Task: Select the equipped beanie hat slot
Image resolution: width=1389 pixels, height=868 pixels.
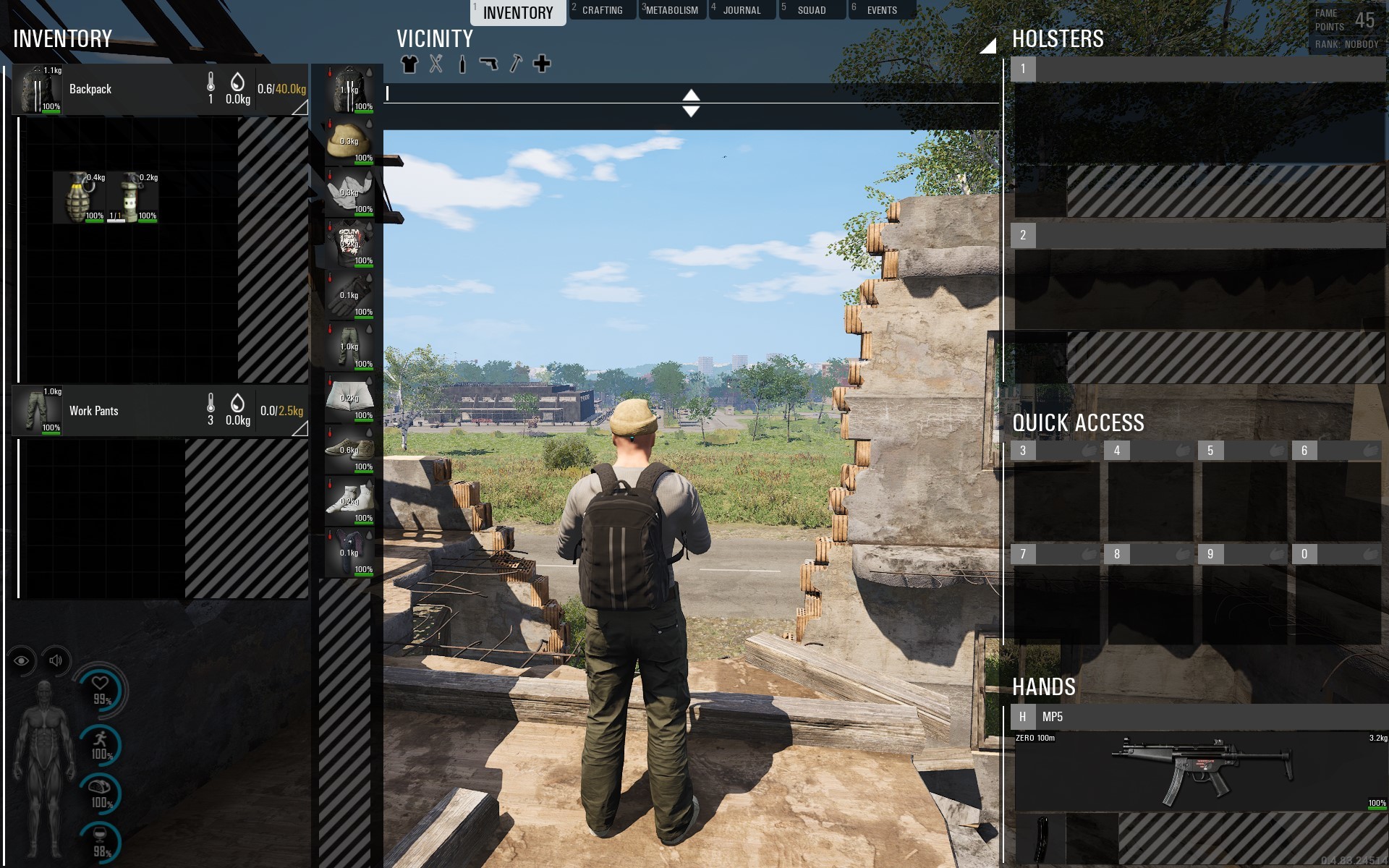Action: coord(349,142)
